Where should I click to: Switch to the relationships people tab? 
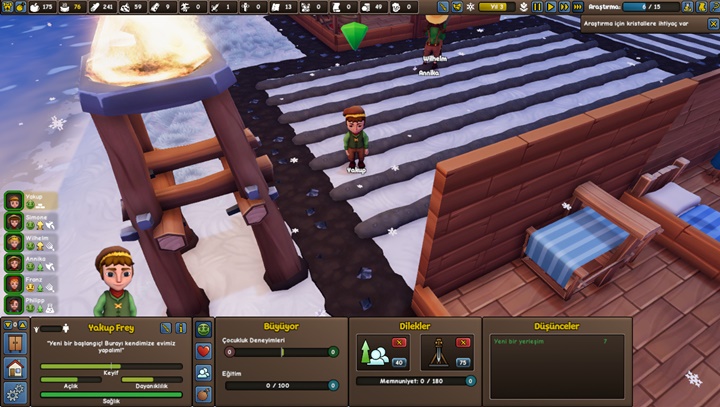tap(204, 372)
